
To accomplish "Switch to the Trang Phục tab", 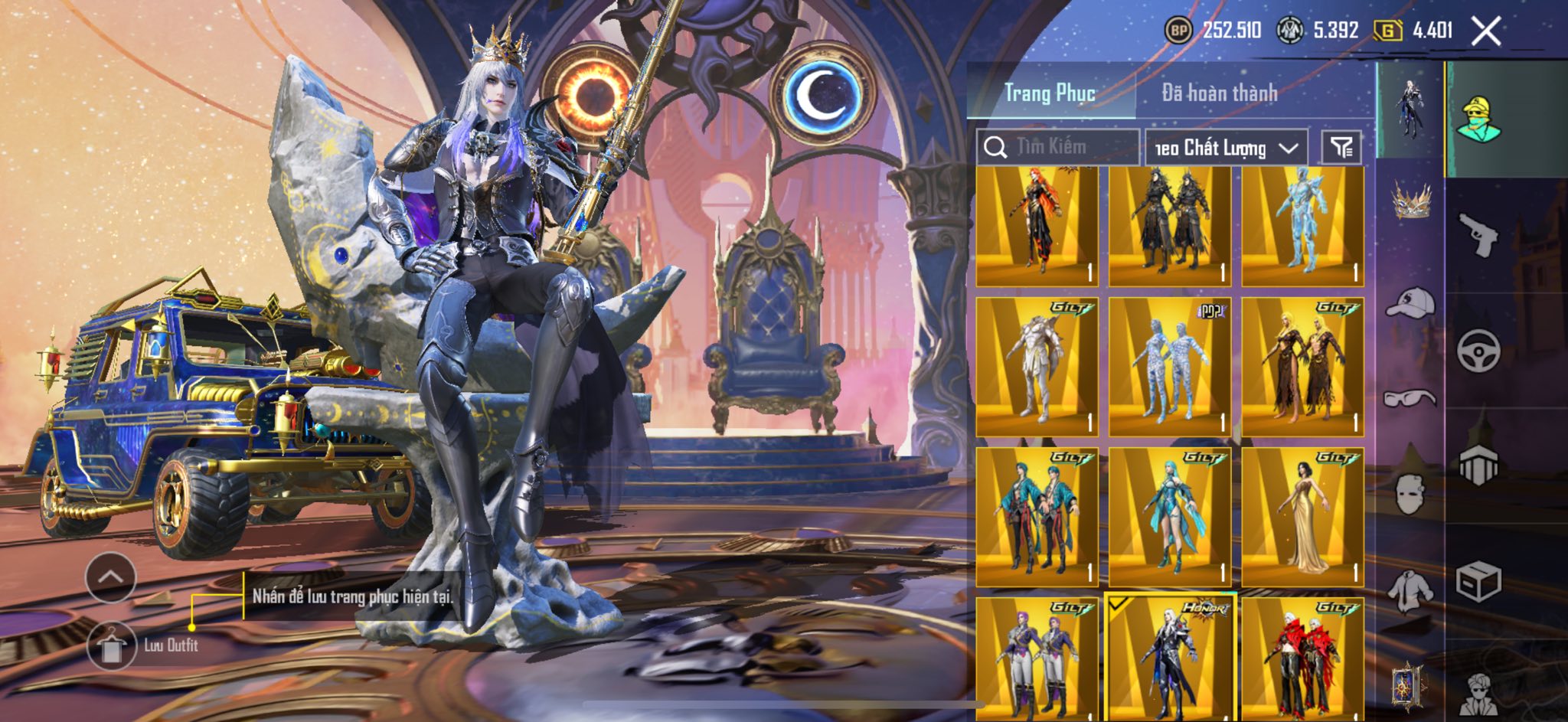I will (x=1050, y=93).
